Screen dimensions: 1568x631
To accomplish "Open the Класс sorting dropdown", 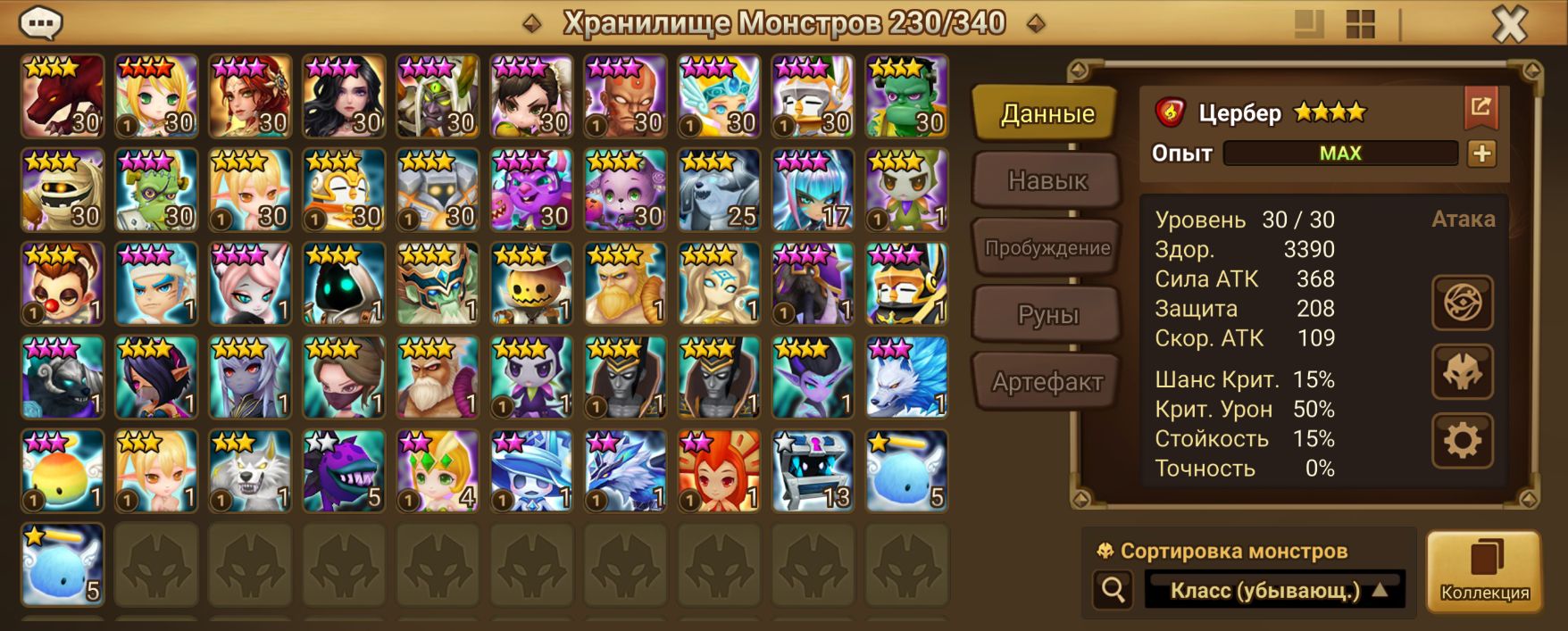I will pyautogui.click(x=1274, y=590).
